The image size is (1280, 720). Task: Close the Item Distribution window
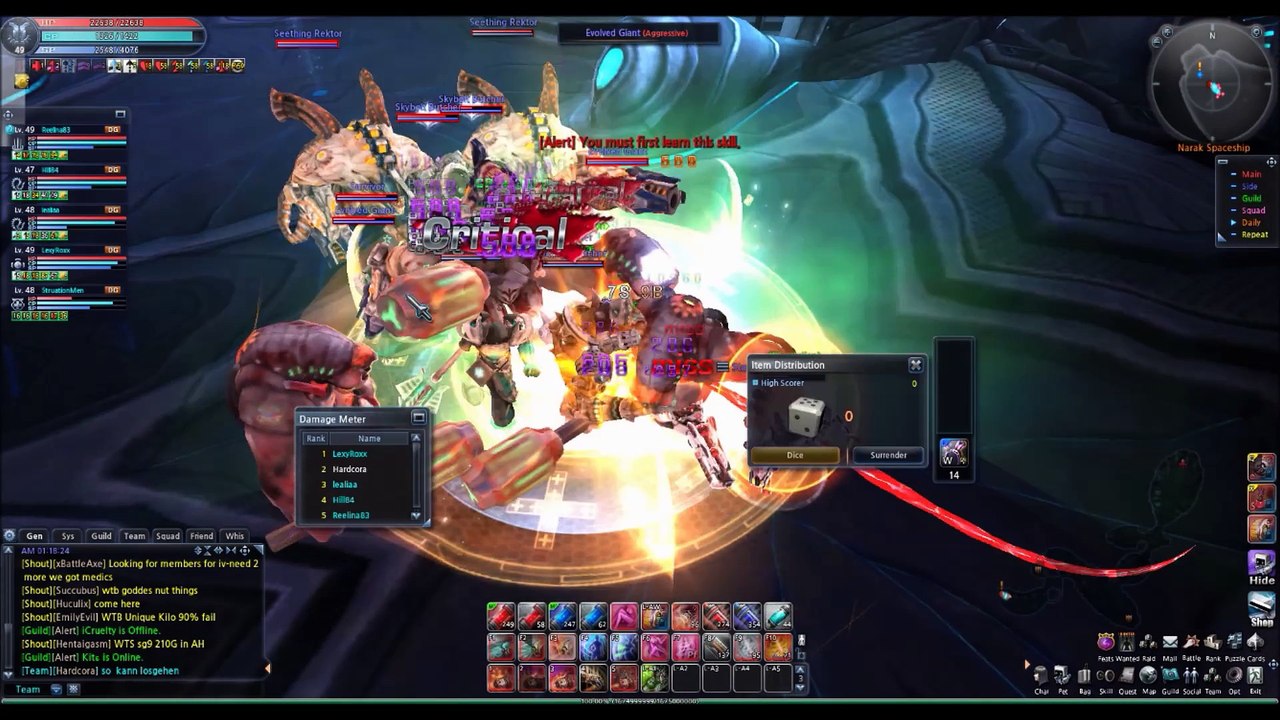(x=915, y=365)
